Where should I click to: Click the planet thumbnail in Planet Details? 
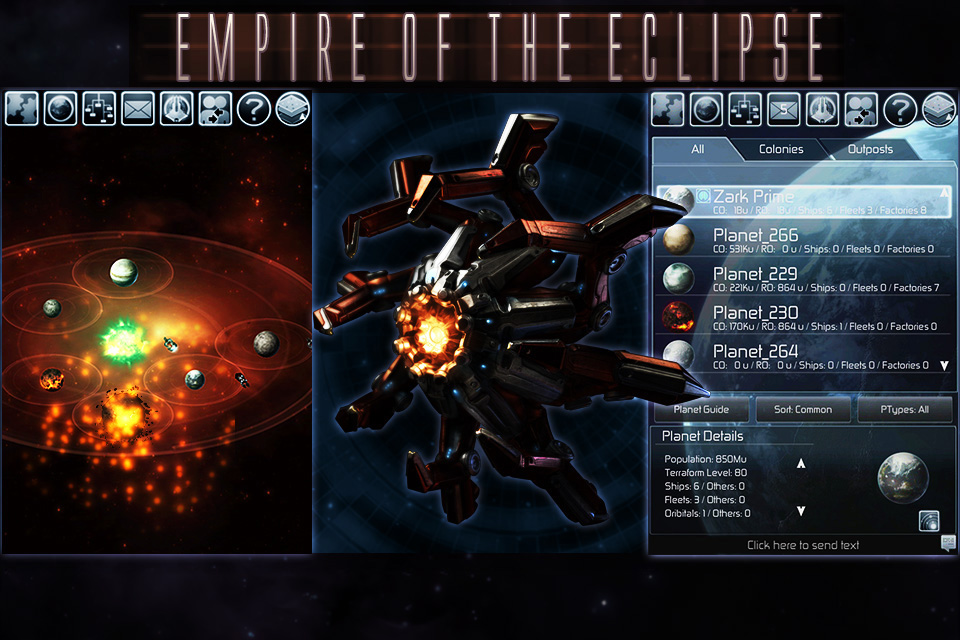tap(903, 479)
